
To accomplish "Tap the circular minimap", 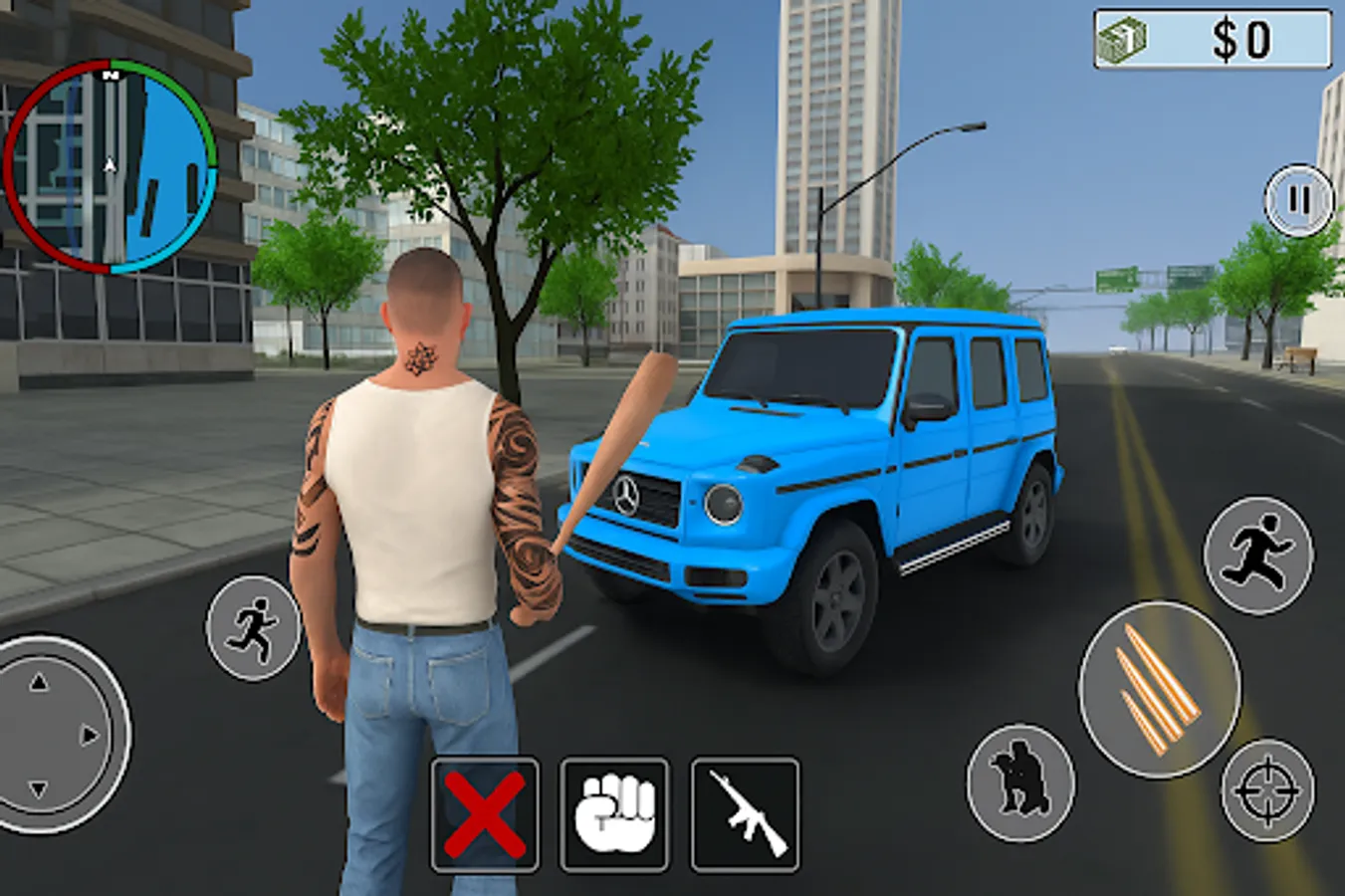I will click(110, 164).
